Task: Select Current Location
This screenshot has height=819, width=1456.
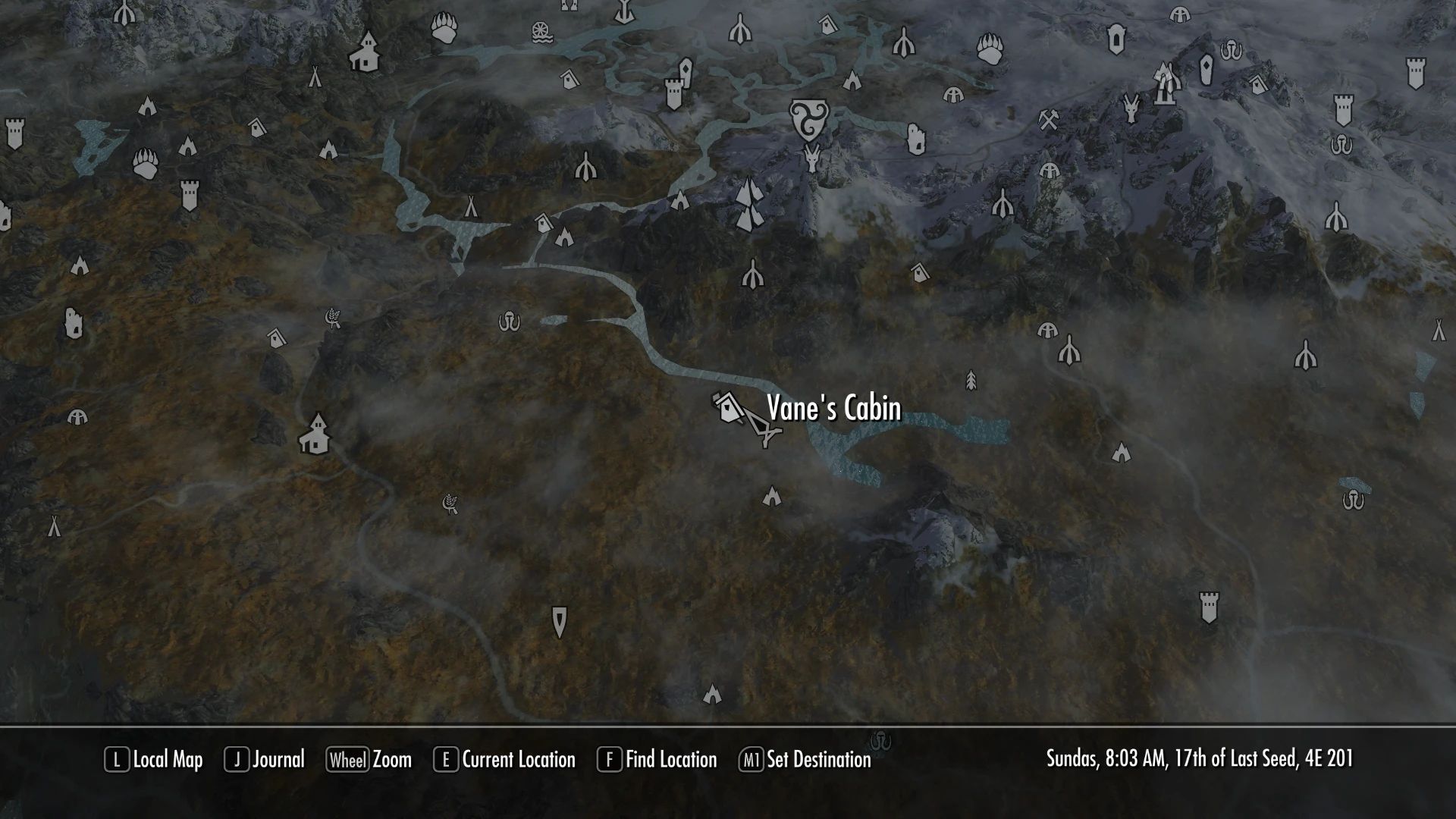Action: click(513, 760)
